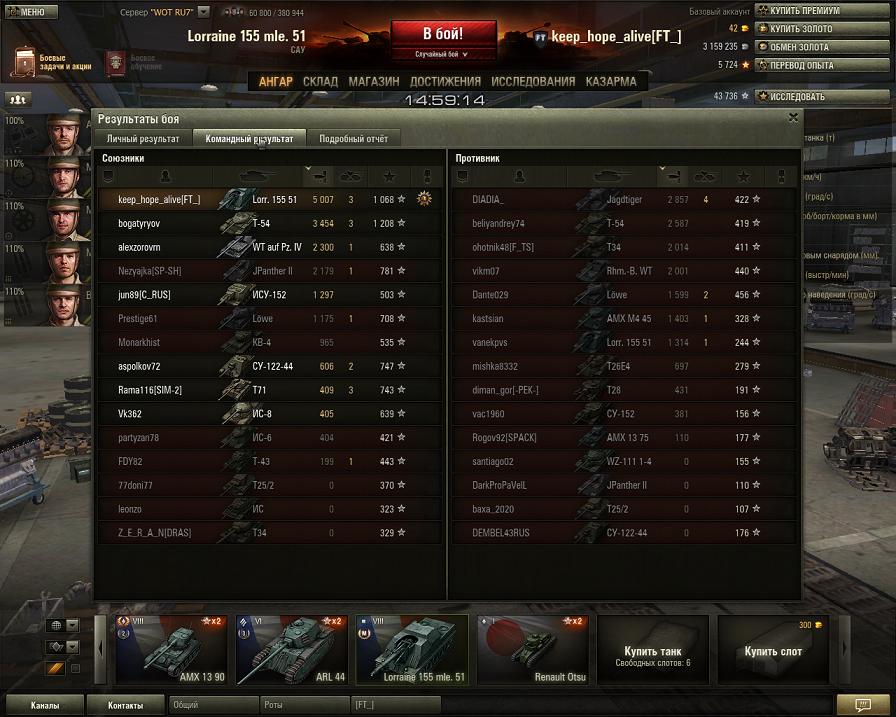896x717 pixels.
Task: Select the ARL 44 tank
Action: click(x=291, y=650)
